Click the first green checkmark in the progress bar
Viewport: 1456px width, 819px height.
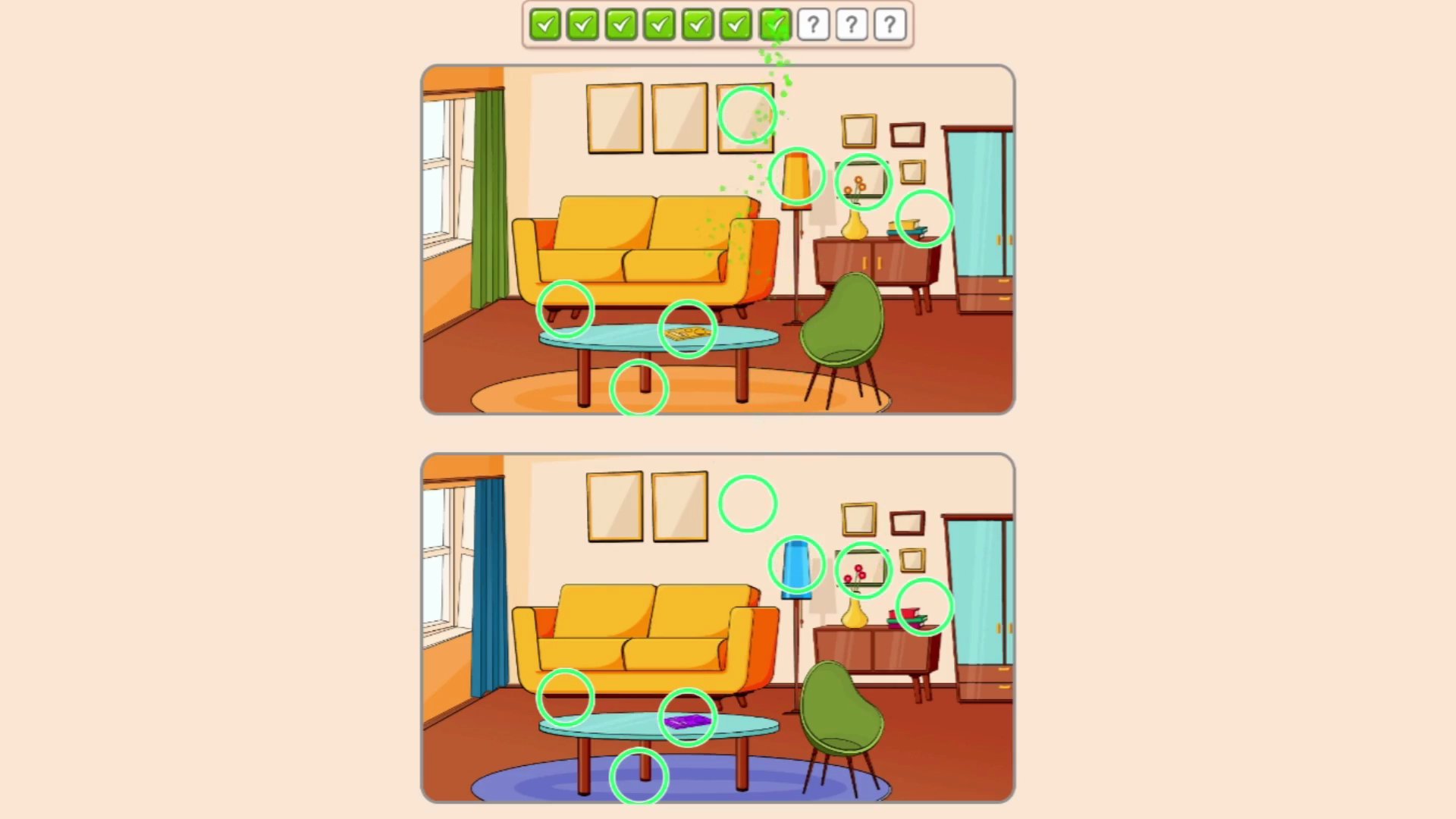pos(546,25)
